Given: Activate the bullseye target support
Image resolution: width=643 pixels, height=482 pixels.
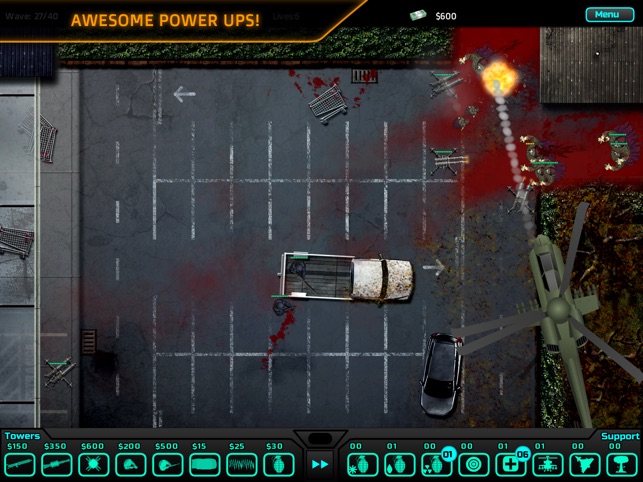Looking at the screenshot, I should [x=473, y=464].
